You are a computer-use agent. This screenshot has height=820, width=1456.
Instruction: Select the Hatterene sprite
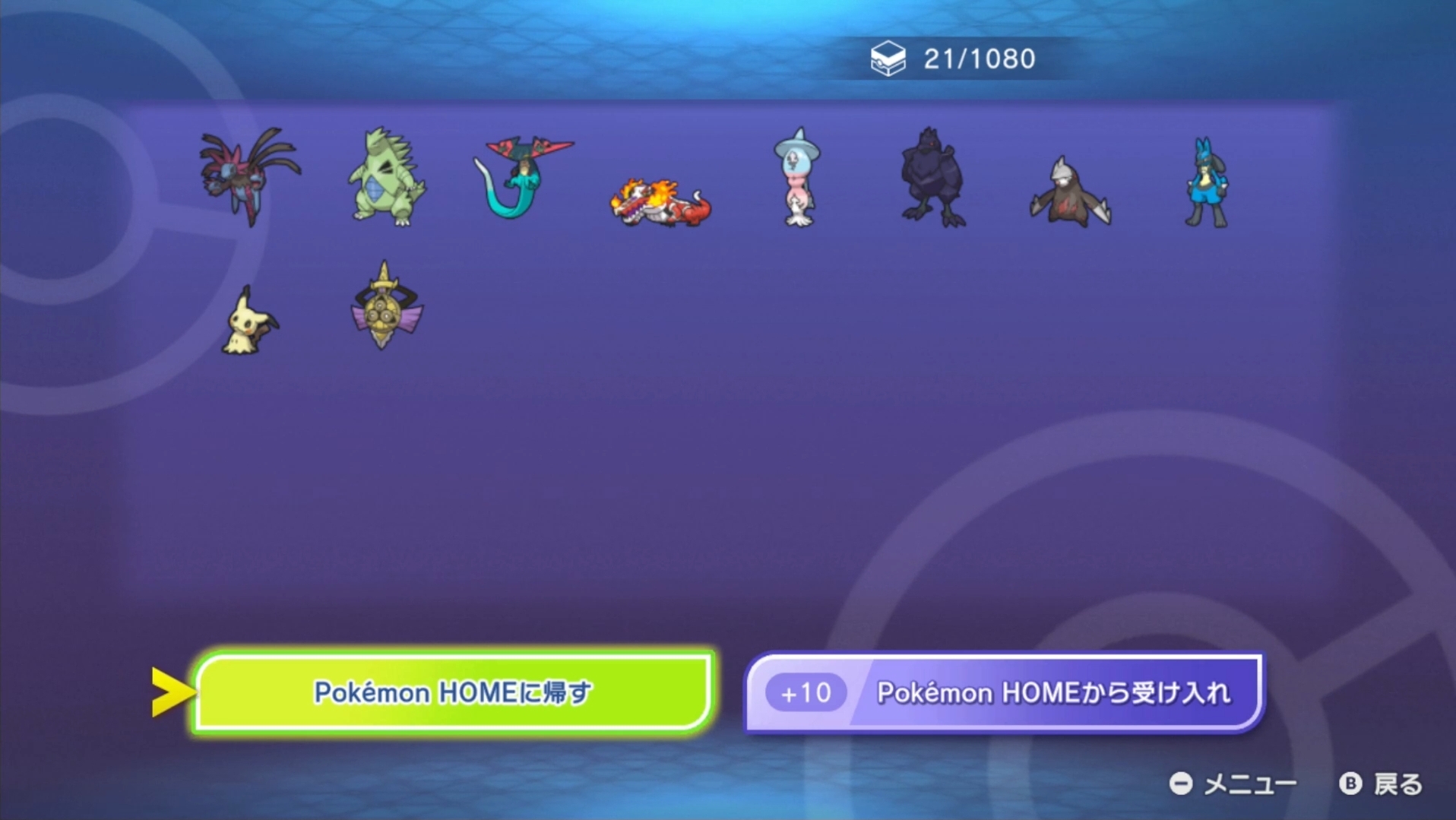click(796, 179)
